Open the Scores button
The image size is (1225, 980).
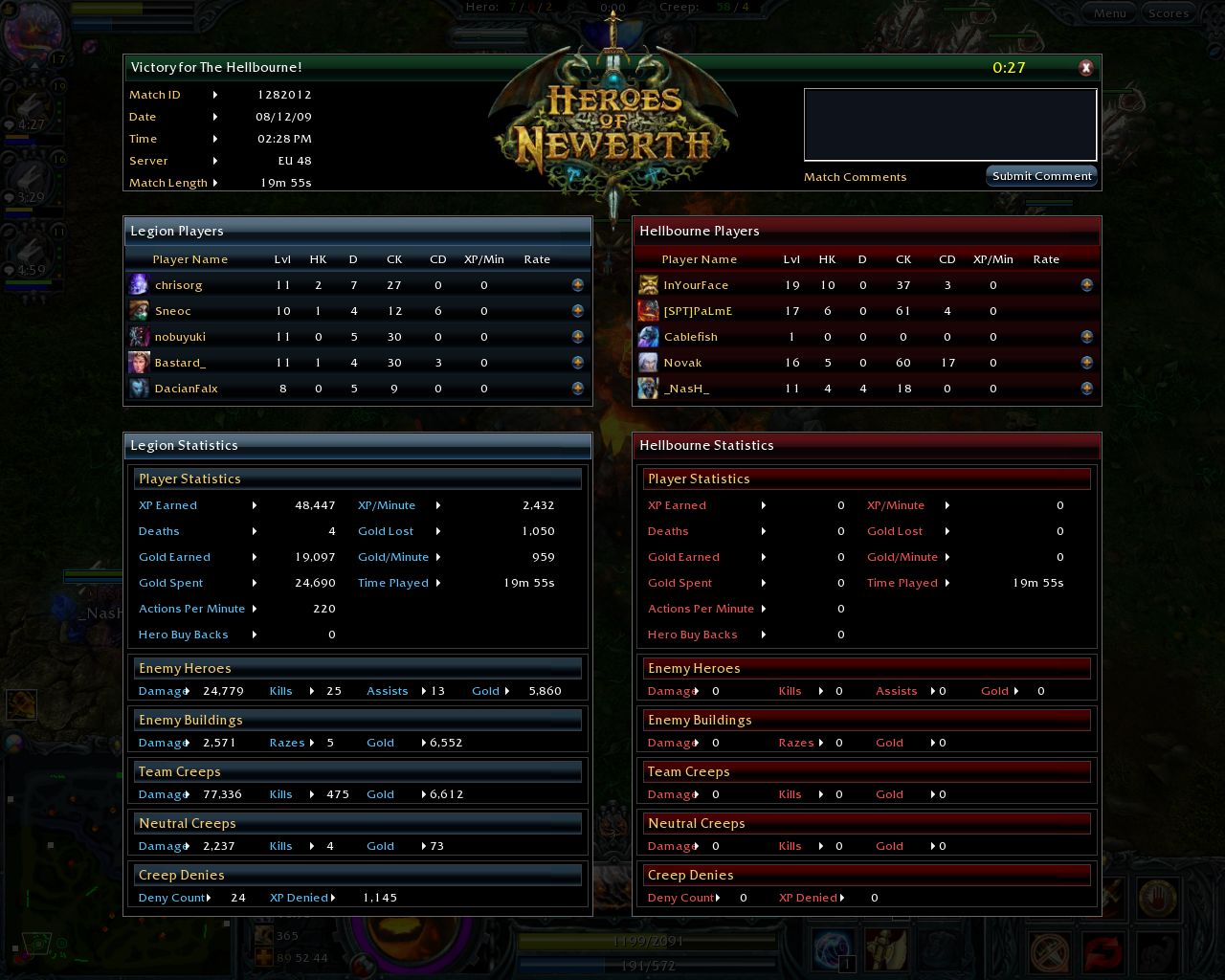(1169, 13)
